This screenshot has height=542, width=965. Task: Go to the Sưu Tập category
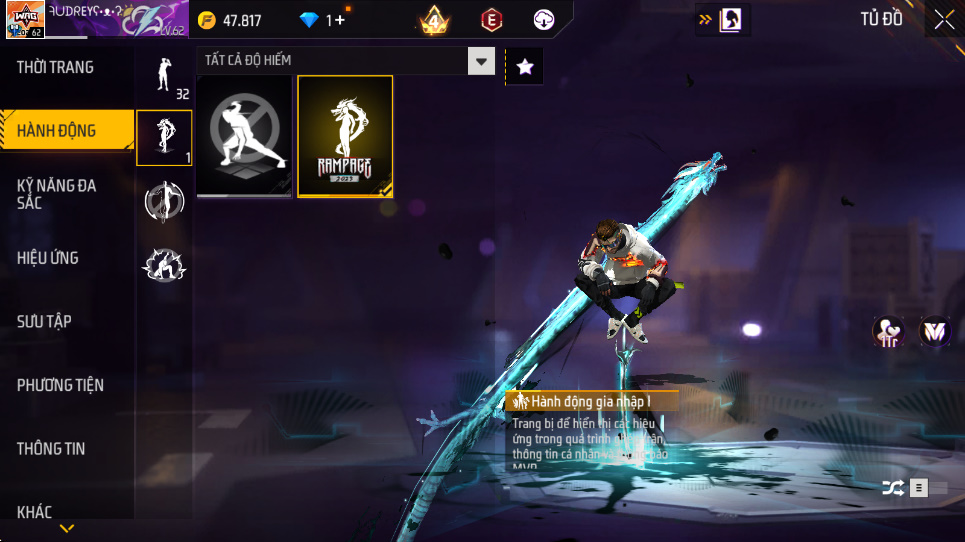tap(44, 321)
